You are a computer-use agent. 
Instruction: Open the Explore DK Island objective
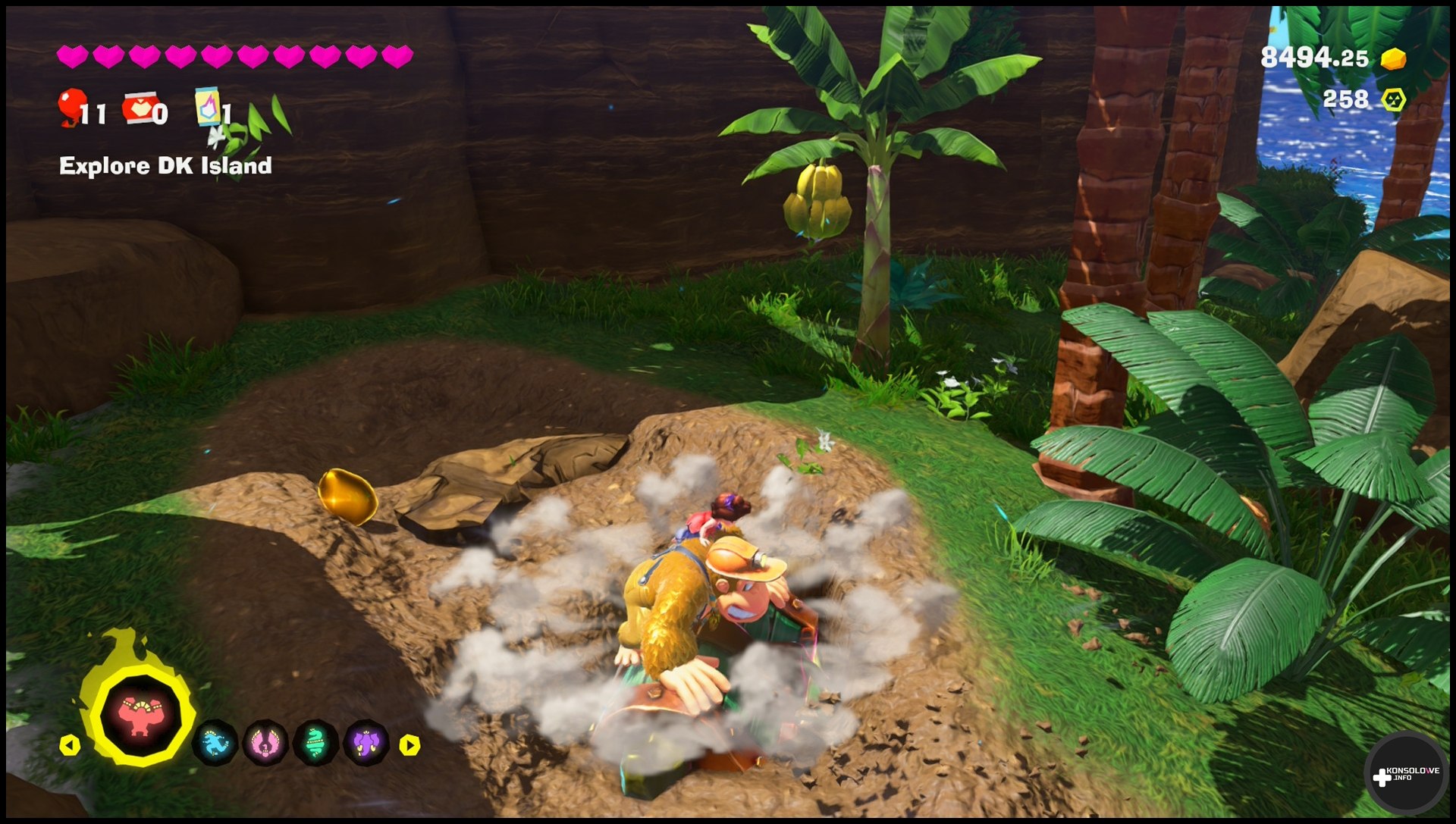[165, 166]
